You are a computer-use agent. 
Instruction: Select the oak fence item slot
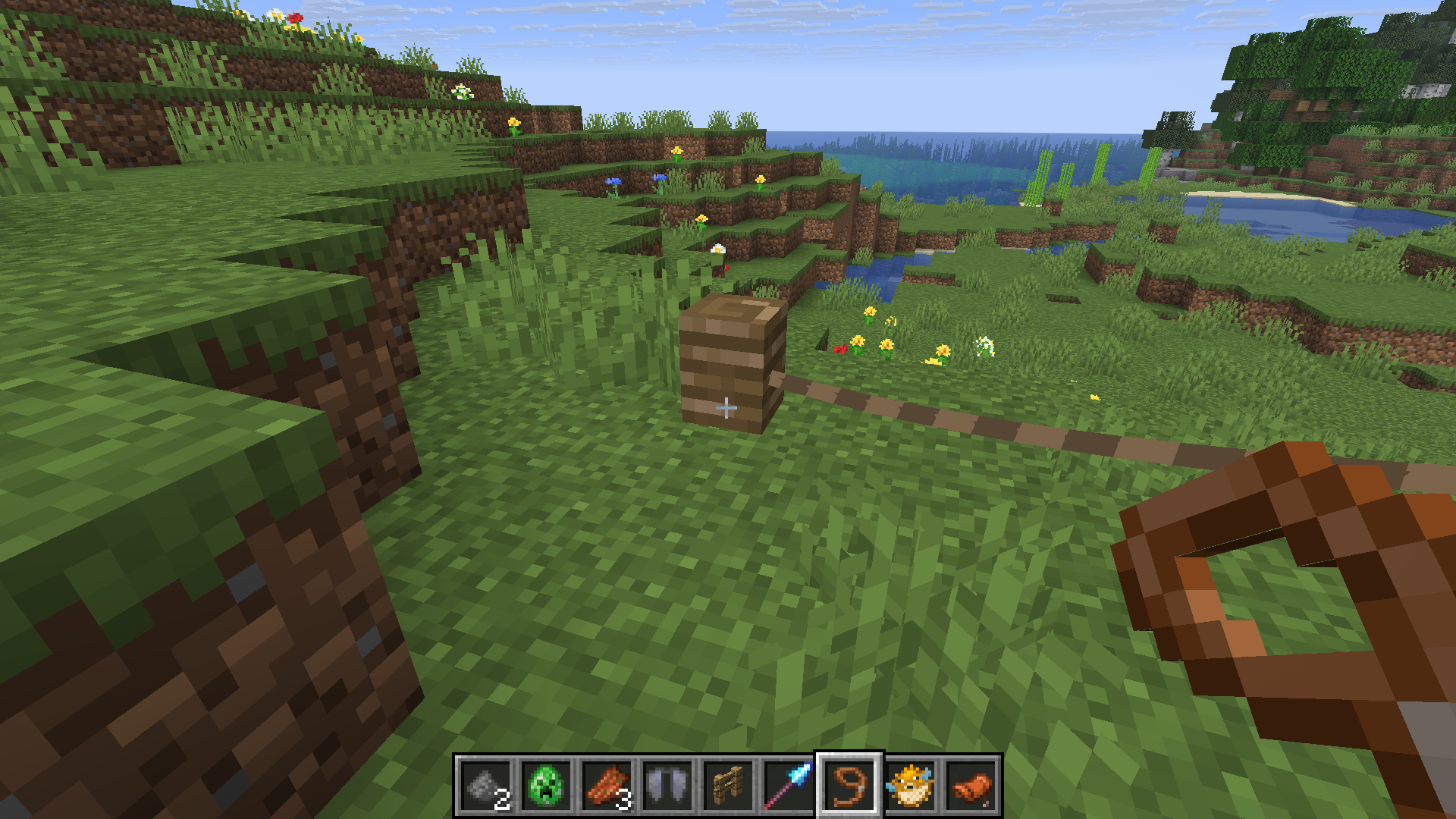click(728, 786)
